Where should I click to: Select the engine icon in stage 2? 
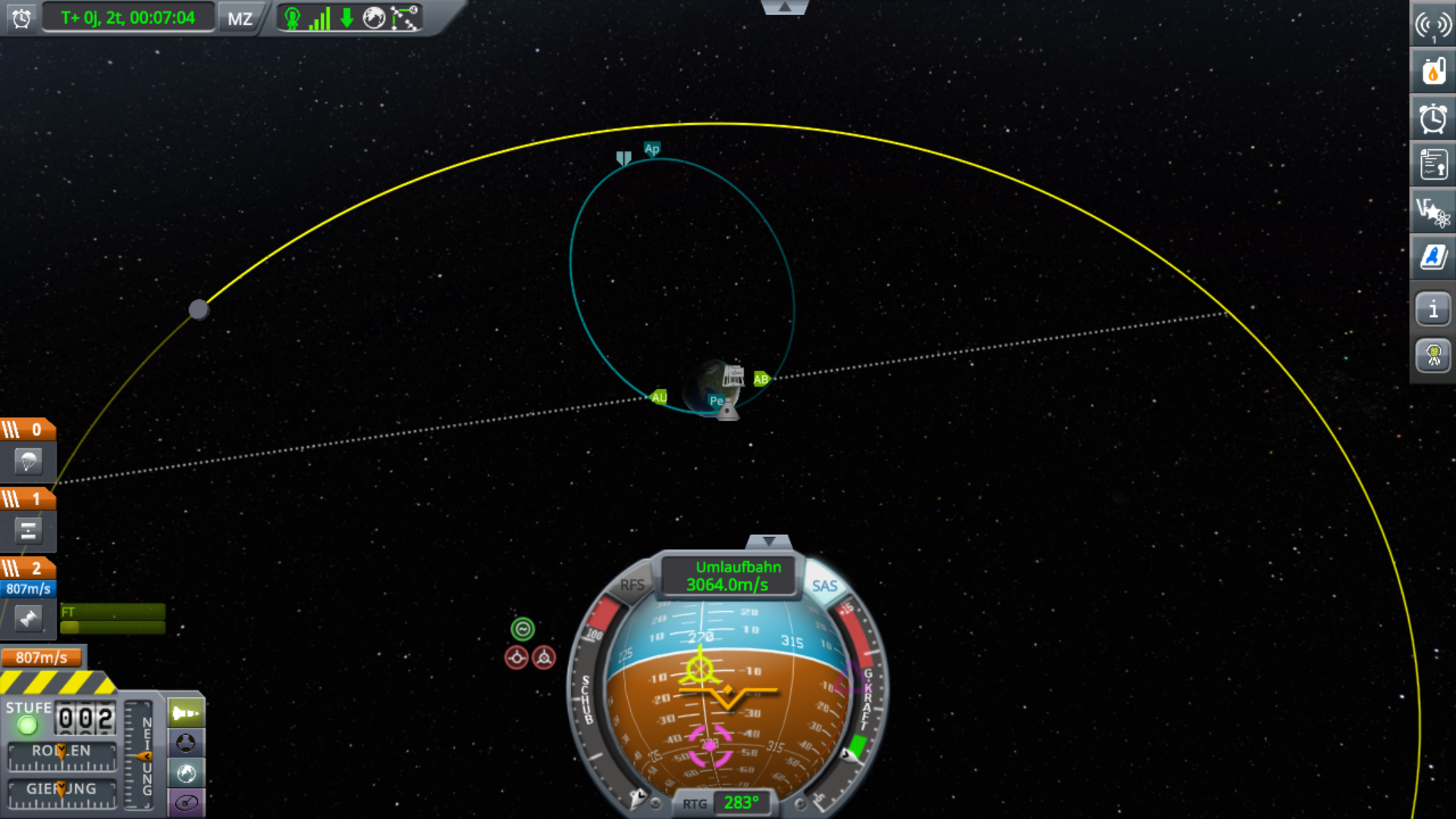(28, 619)
